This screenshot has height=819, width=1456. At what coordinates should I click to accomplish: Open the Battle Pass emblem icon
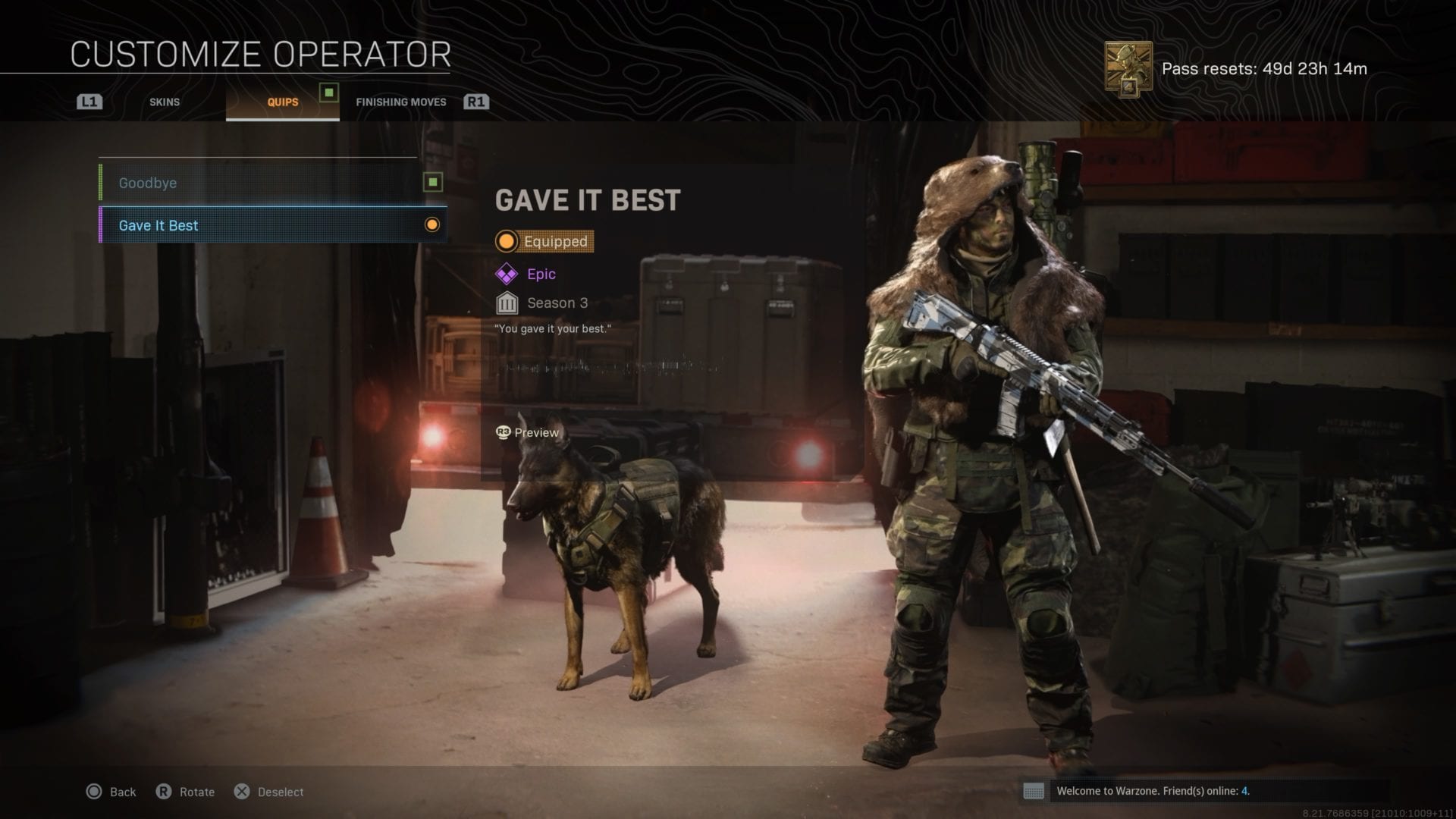tap(1128, 70)
